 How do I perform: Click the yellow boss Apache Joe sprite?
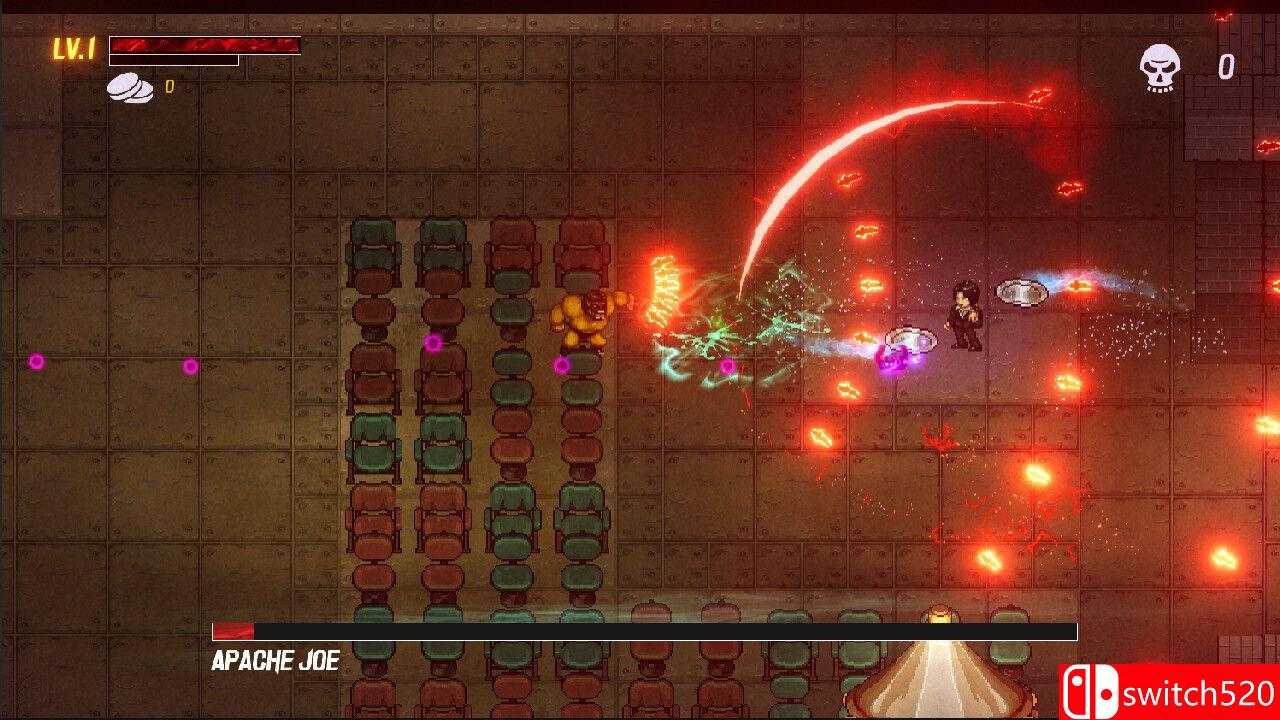pos(585,320)
